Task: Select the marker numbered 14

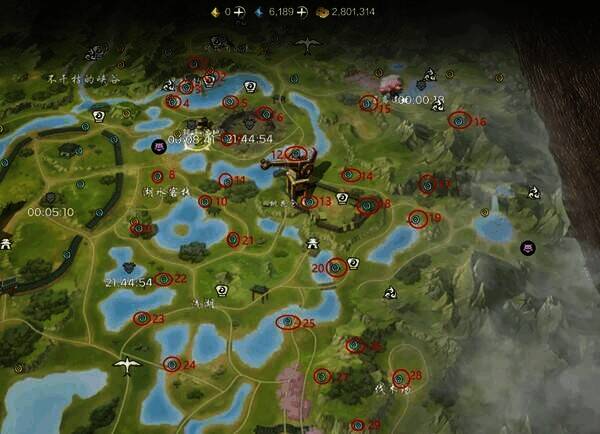Action: (349, 175)
